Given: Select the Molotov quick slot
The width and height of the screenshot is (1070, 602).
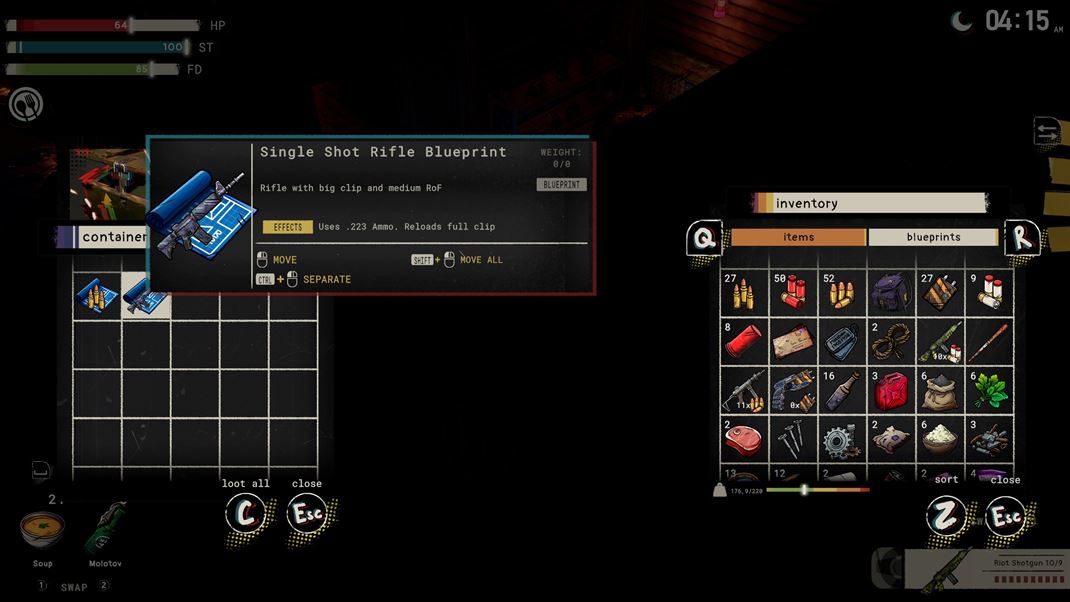Looking at the screenshot, I should click(105, 530).
